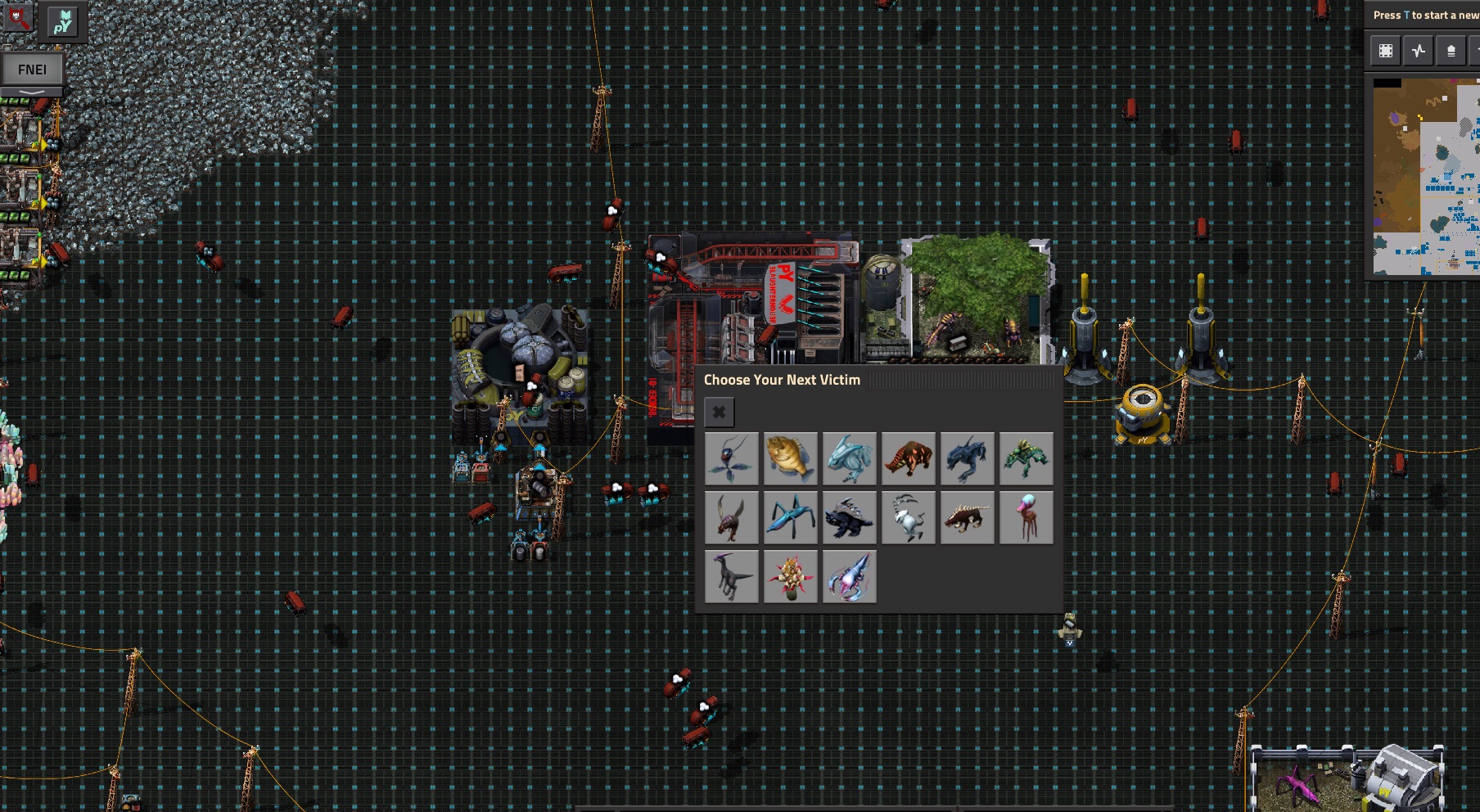Pick the green spiky-crested creature
Screen dimensions: 1480x812
coord(1026,458)
